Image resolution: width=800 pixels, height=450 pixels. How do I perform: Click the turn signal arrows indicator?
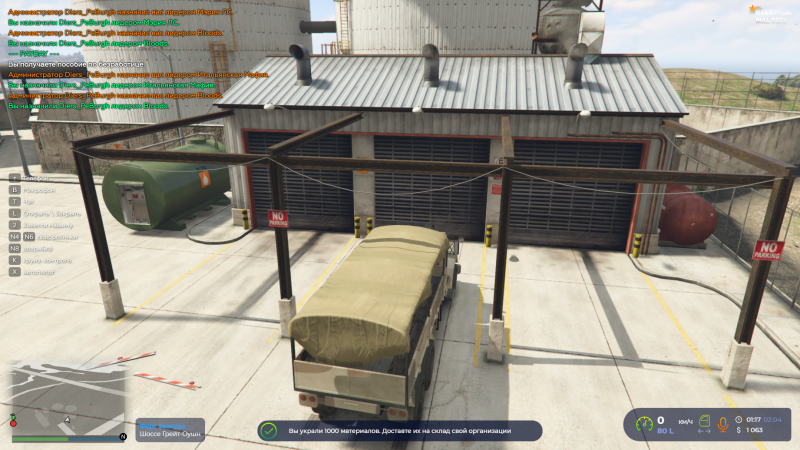704,432
